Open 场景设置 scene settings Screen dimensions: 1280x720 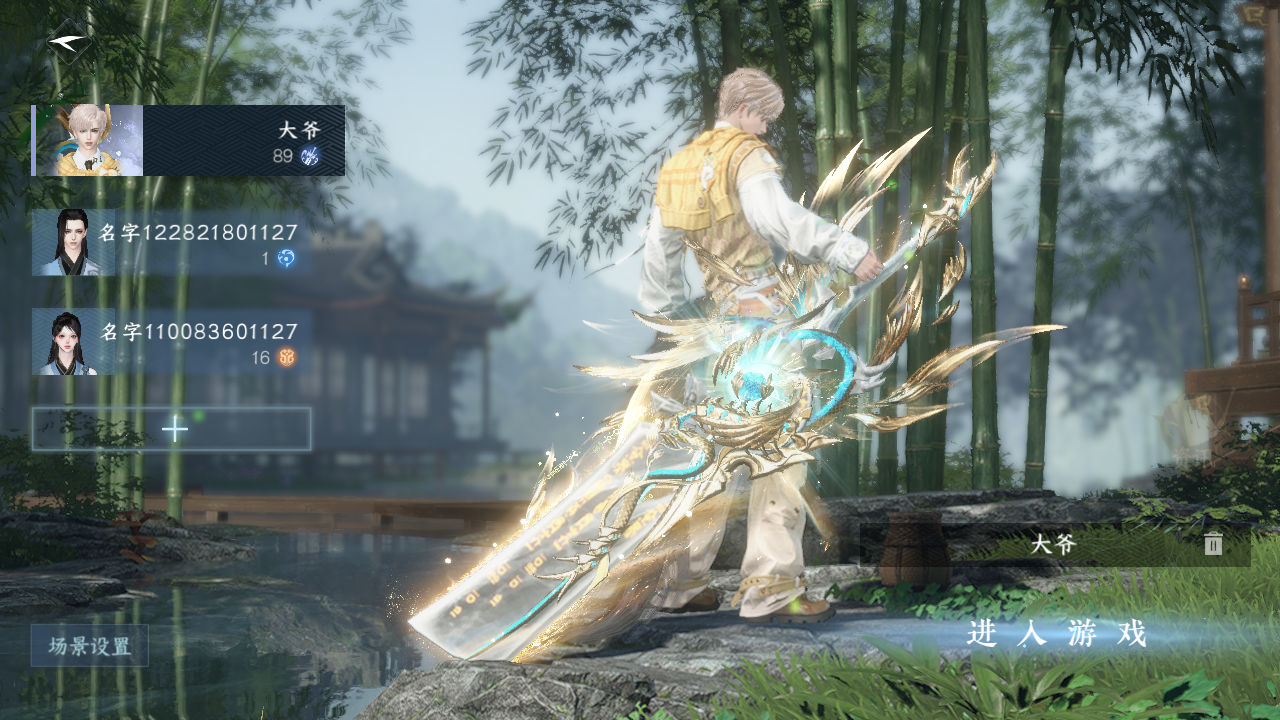click(90, 646)
